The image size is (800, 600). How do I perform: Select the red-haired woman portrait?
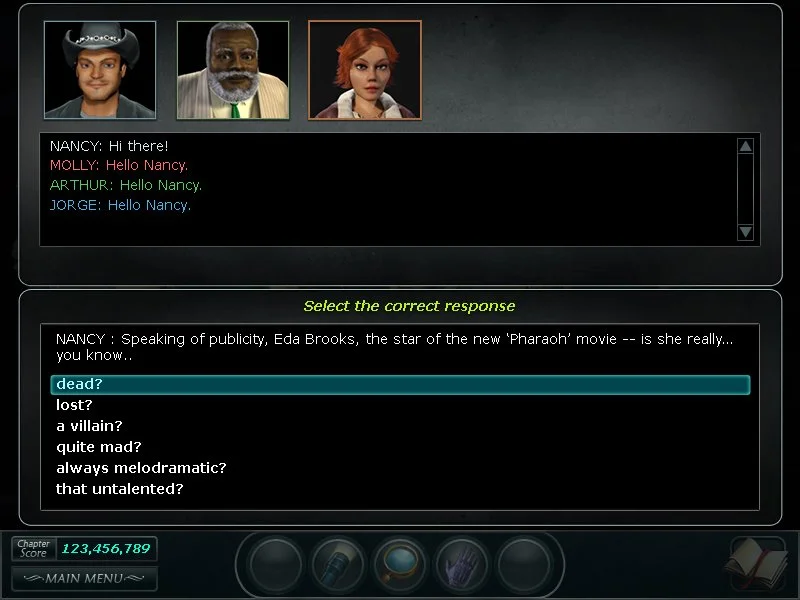[365, 69]
